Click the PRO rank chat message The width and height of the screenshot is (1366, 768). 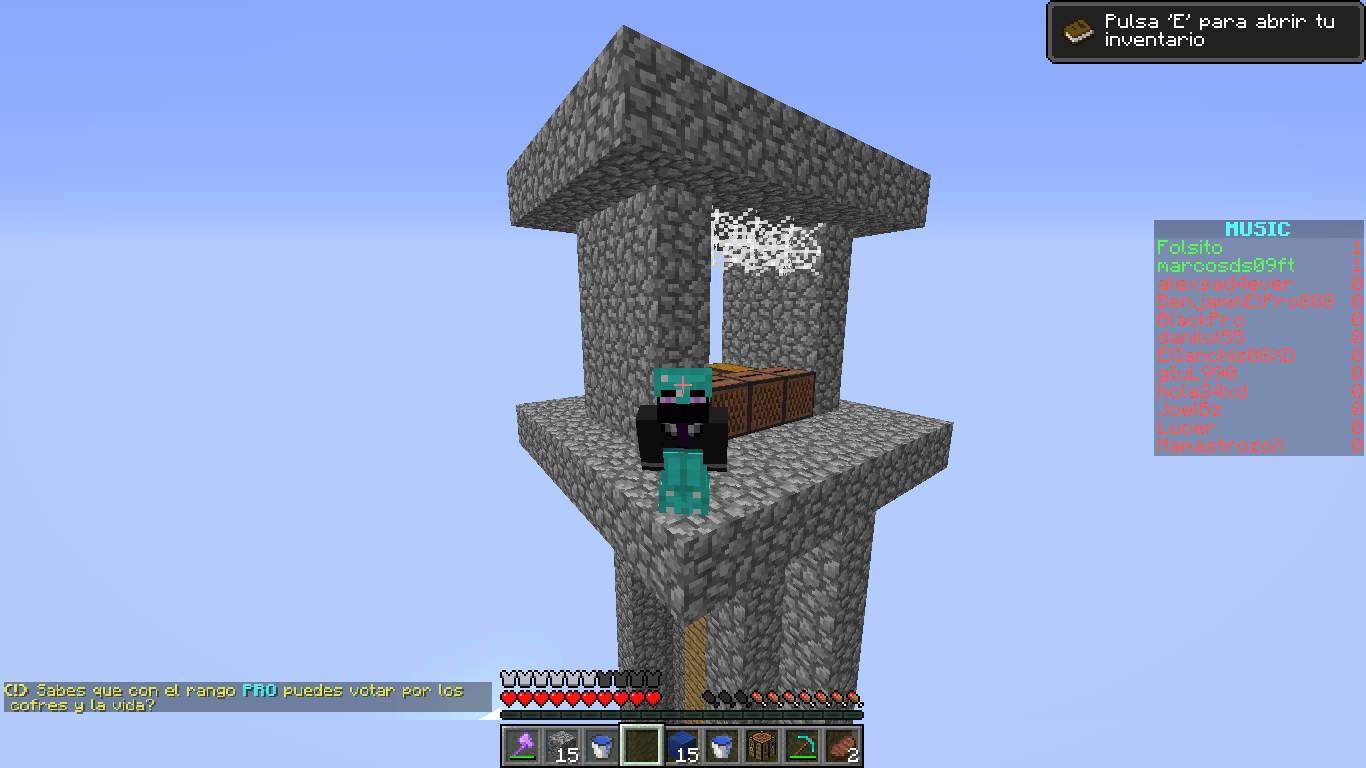(246, 697)
